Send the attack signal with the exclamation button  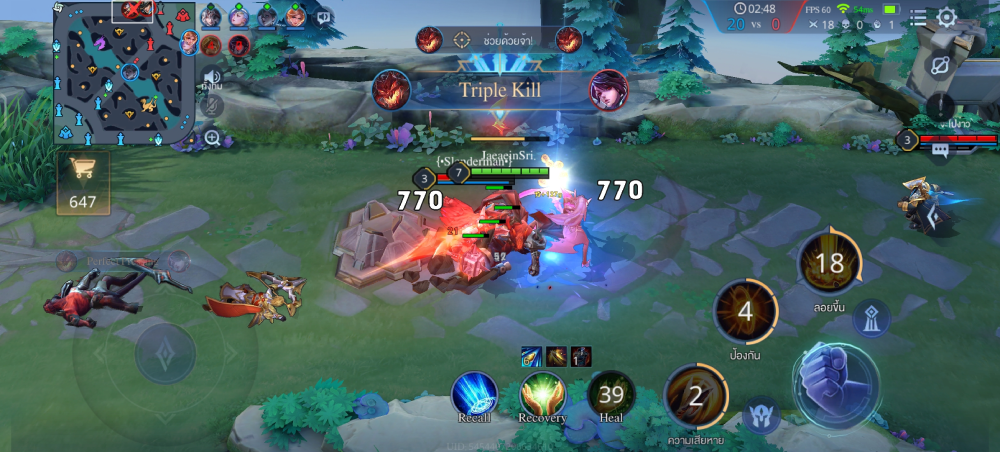[940, 104]
